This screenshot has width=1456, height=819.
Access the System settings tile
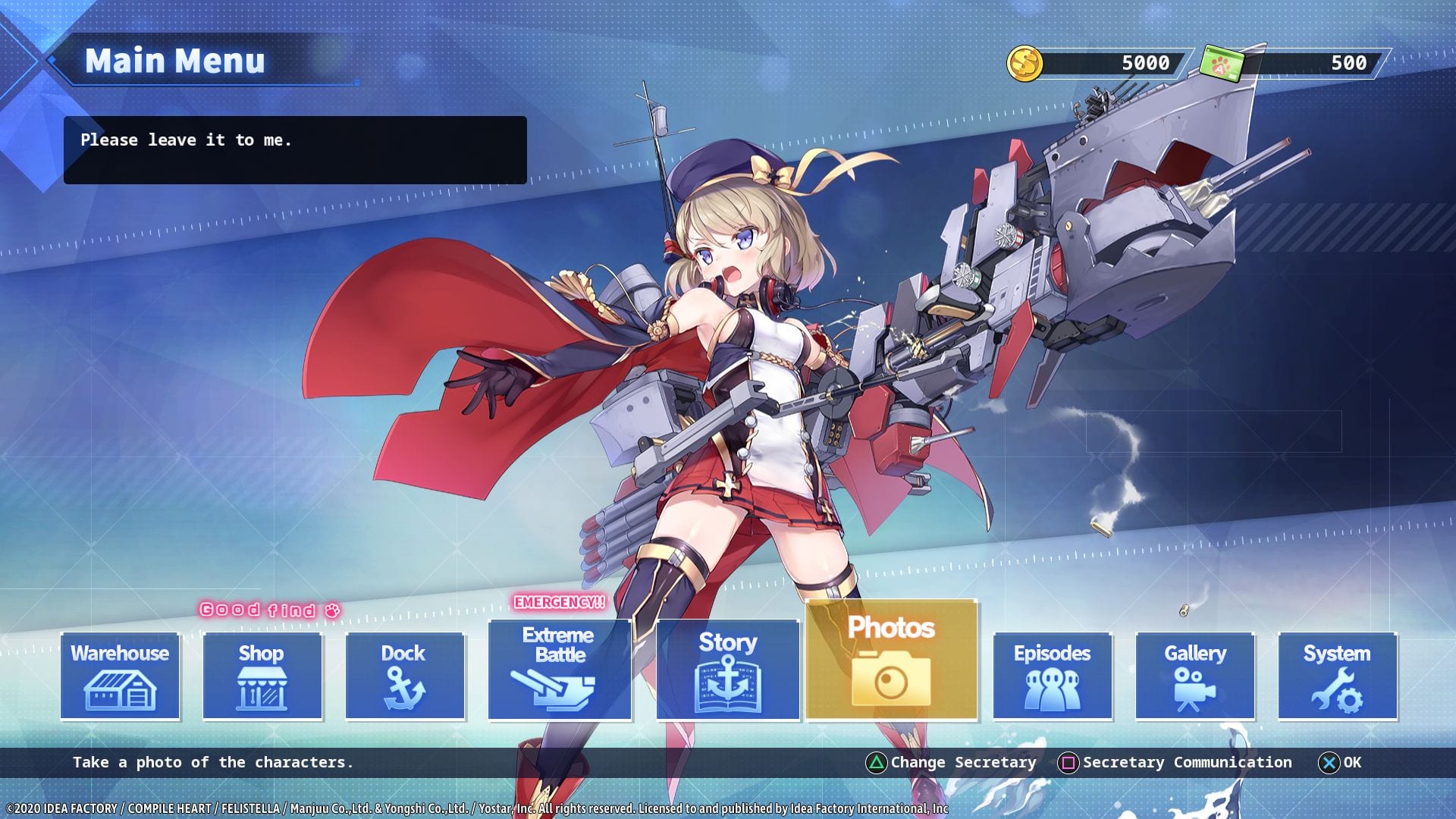click(1338, 676)
